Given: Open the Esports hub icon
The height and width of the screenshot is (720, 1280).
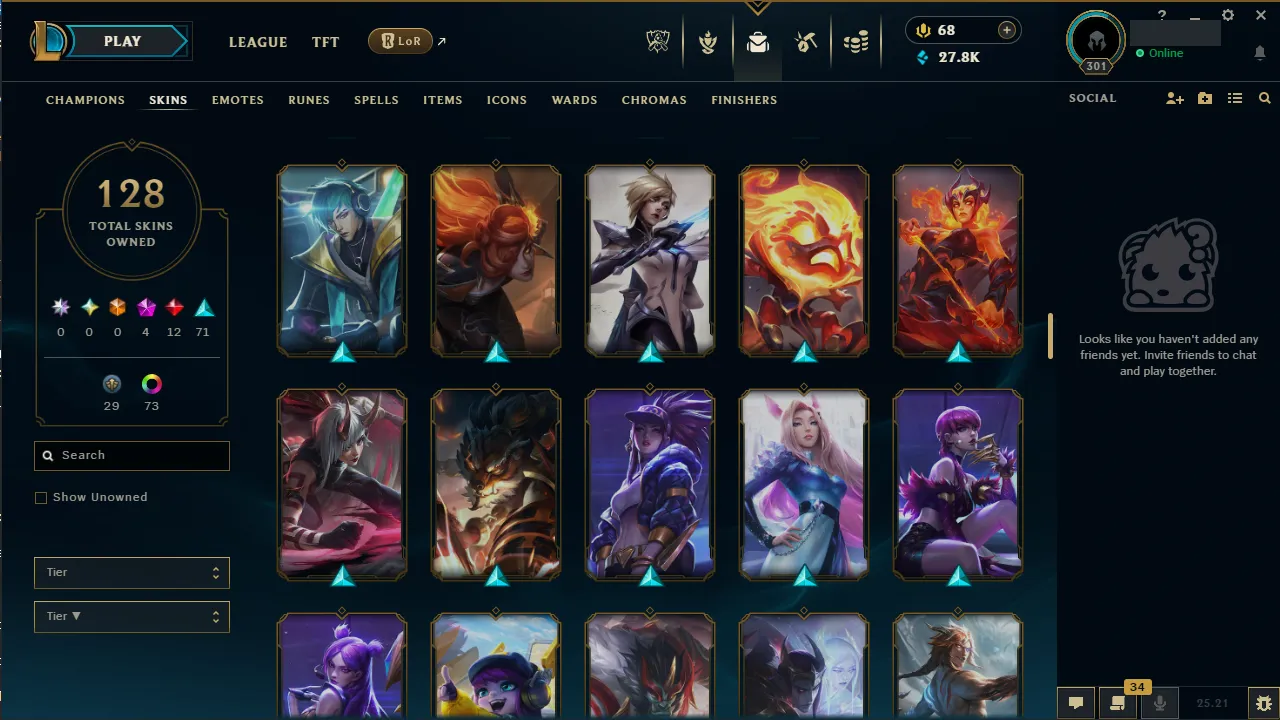Looking at the screenshot, I should tap(658, 41).
